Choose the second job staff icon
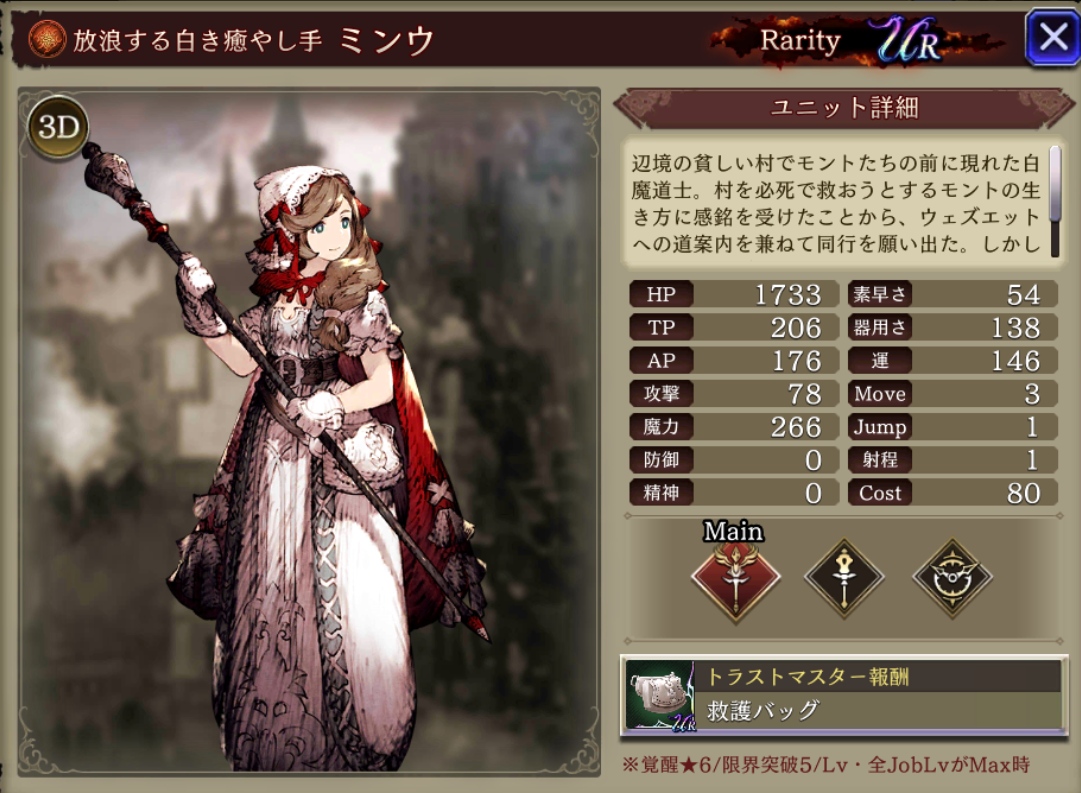This screenshot has height=793, width=1081. (844, 577)
